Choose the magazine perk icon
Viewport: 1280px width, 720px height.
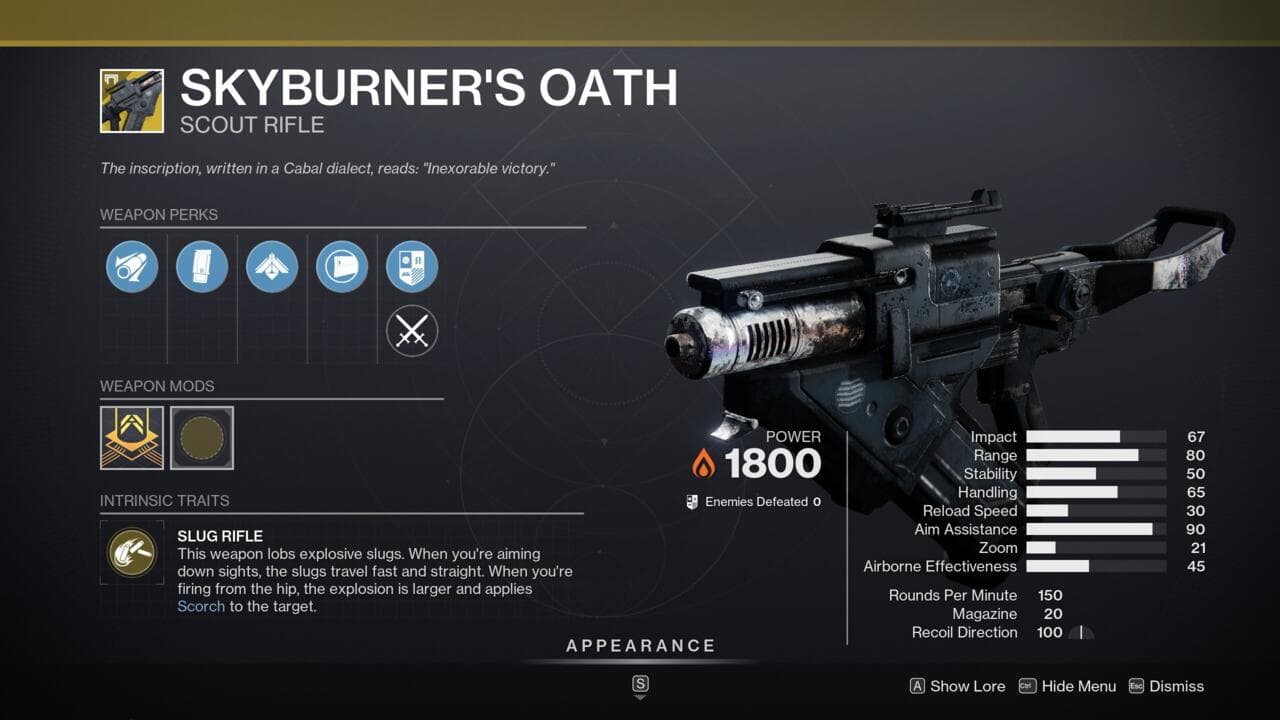pos(202,267)
